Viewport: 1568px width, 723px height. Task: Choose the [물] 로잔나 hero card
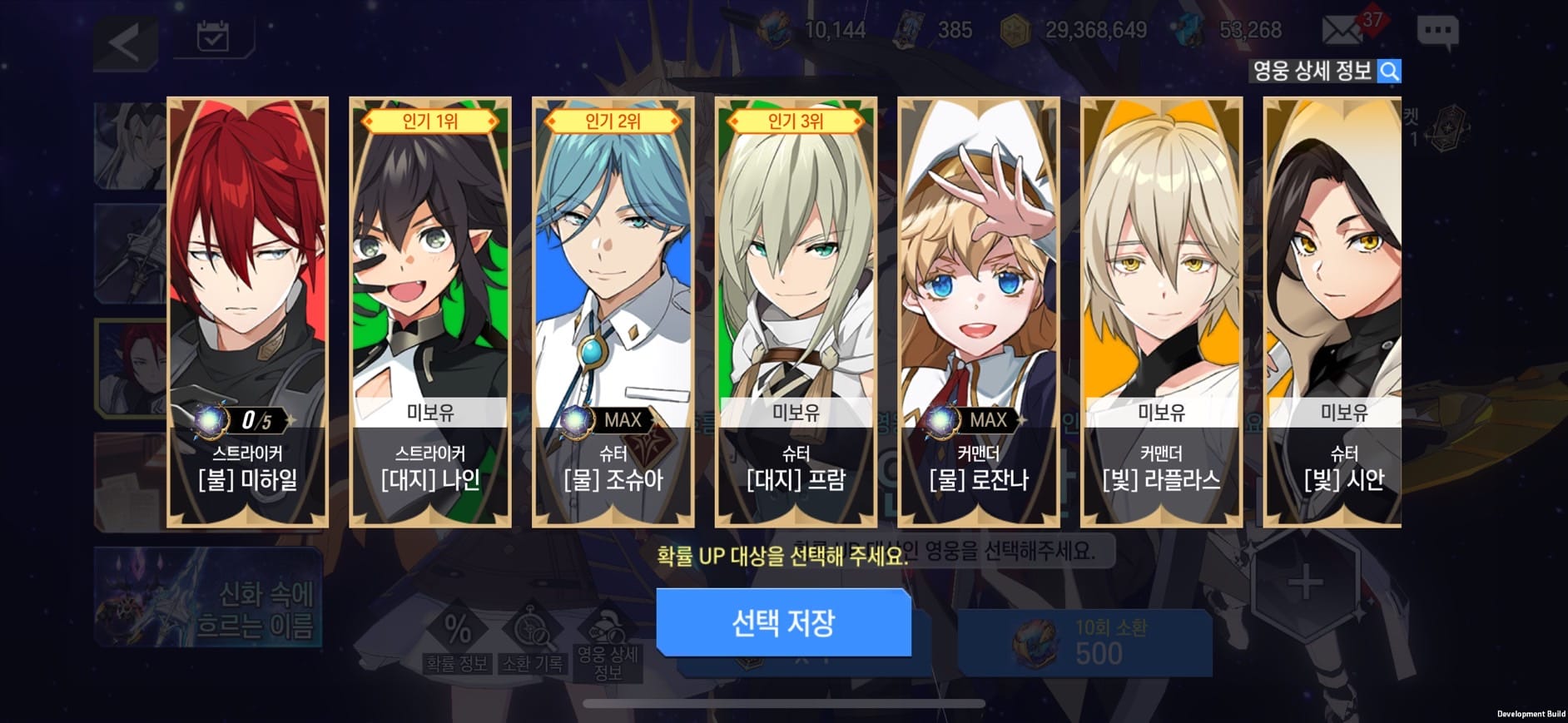click(979, 312)
